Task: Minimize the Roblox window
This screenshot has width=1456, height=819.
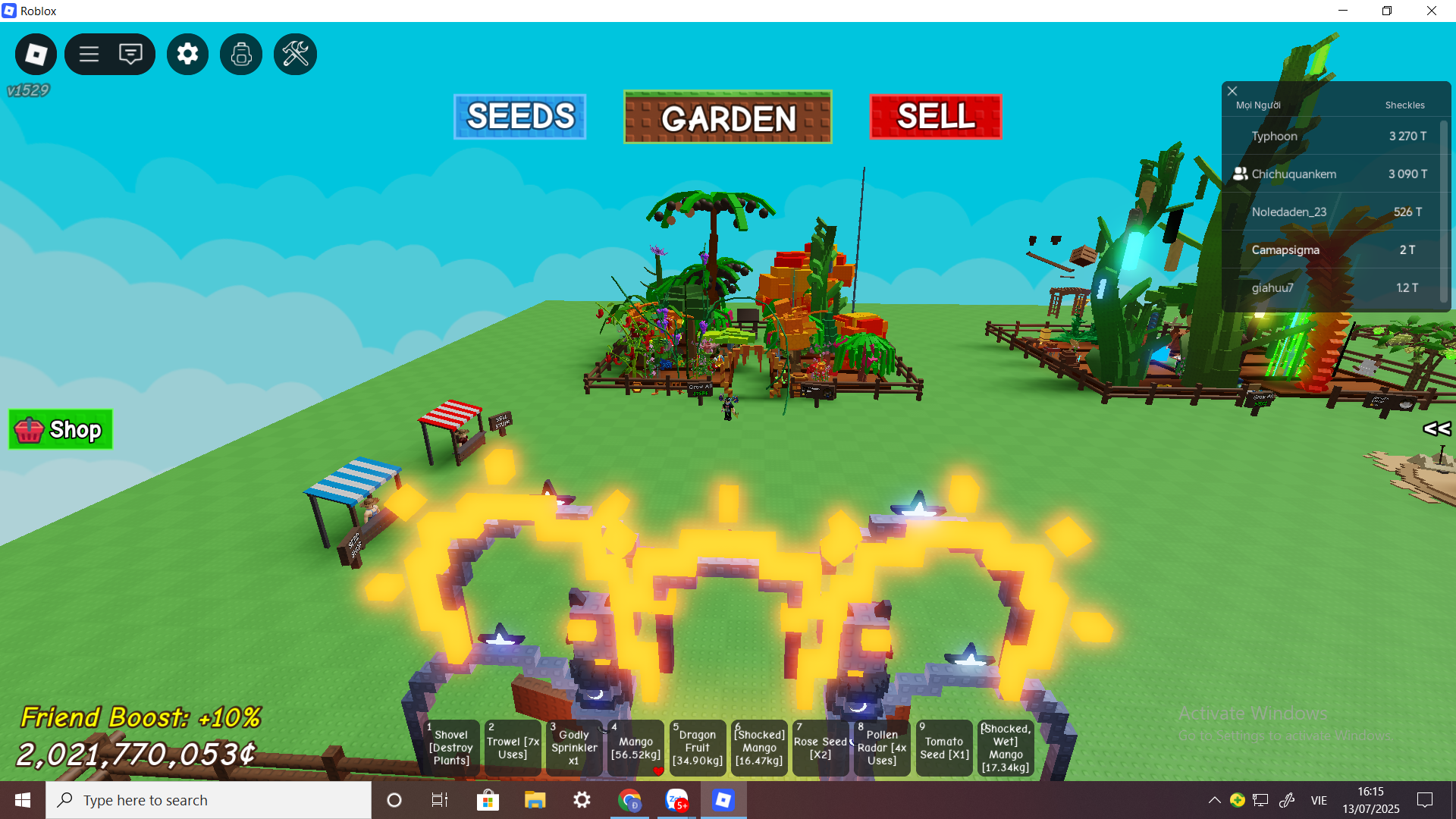Action: tap(1343, 11)
